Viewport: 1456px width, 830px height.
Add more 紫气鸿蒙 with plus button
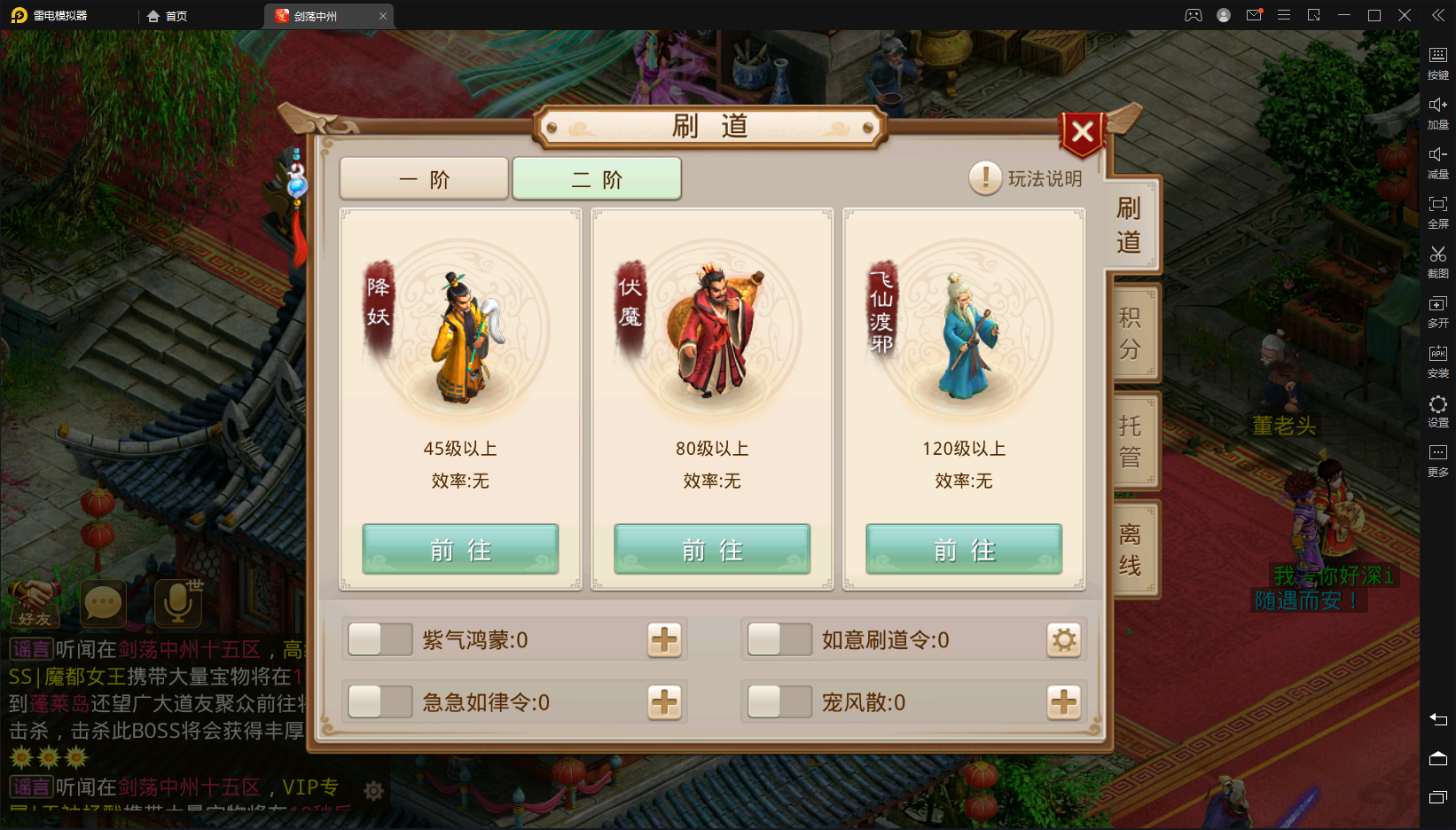click(x=664, y=639)
